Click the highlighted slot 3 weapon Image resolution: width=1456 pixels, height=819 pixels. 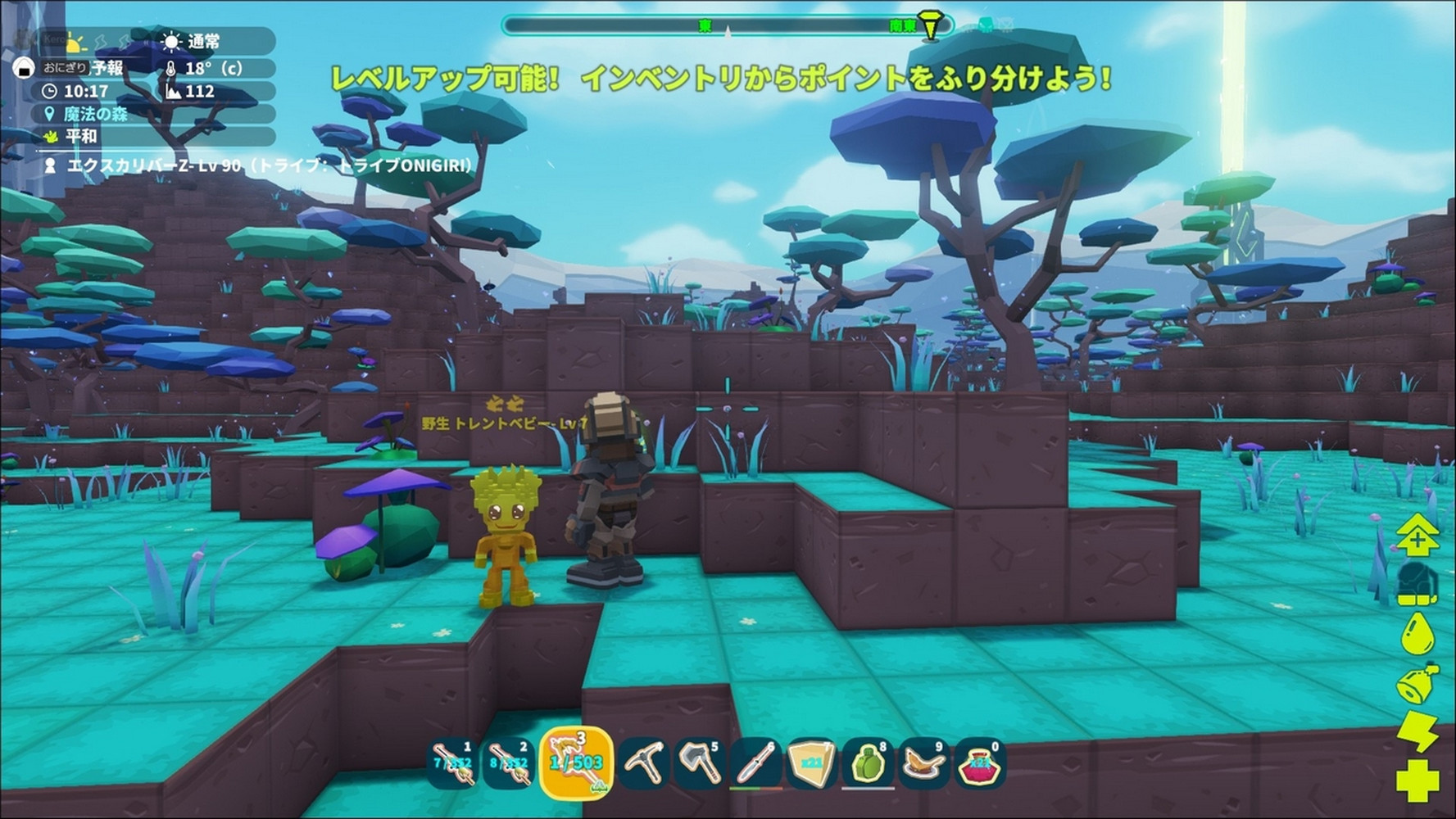[x=576, y=763]
